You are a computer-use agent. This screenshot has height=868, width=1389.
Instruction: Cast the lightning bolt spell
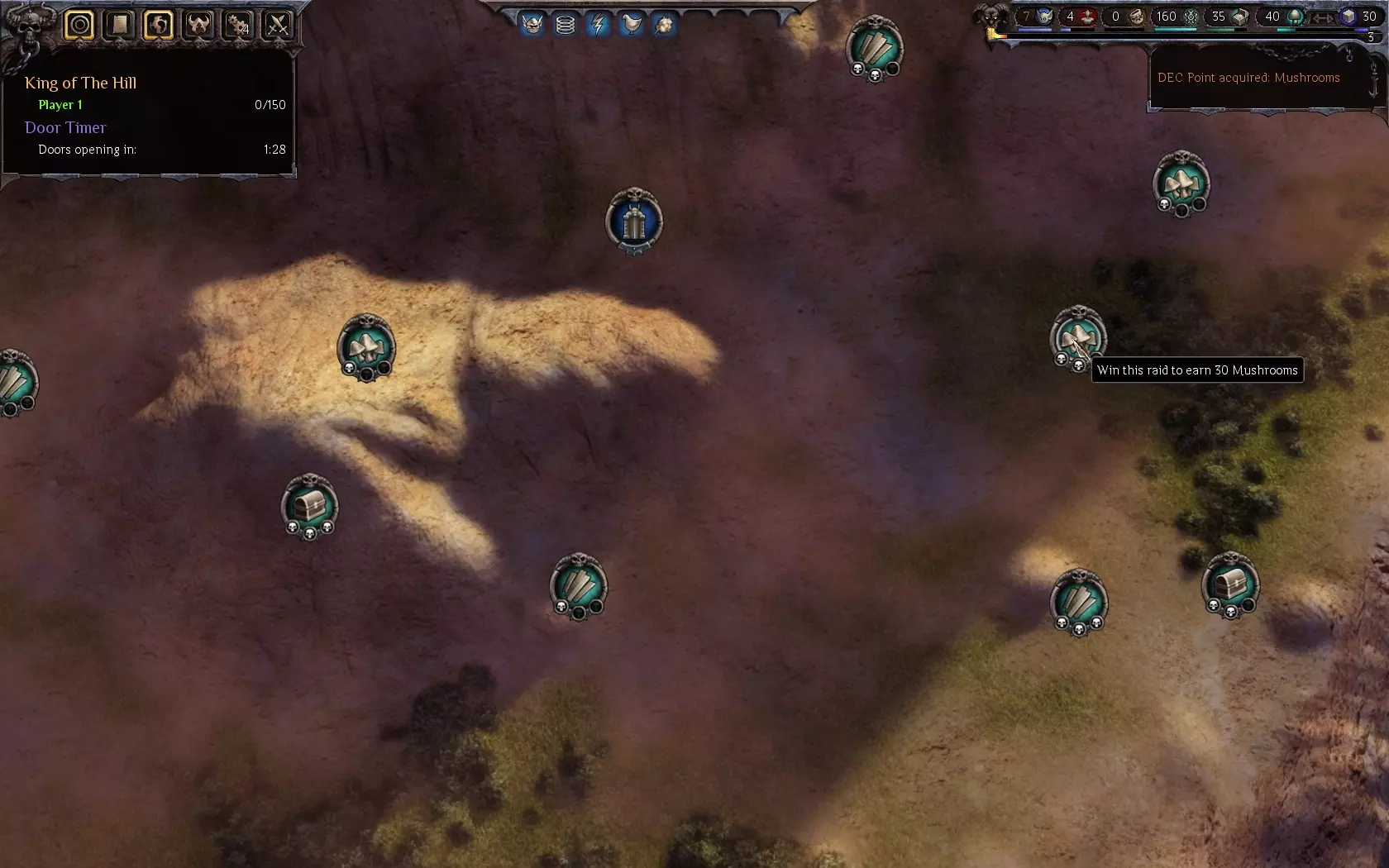click(x=598, y=25)
